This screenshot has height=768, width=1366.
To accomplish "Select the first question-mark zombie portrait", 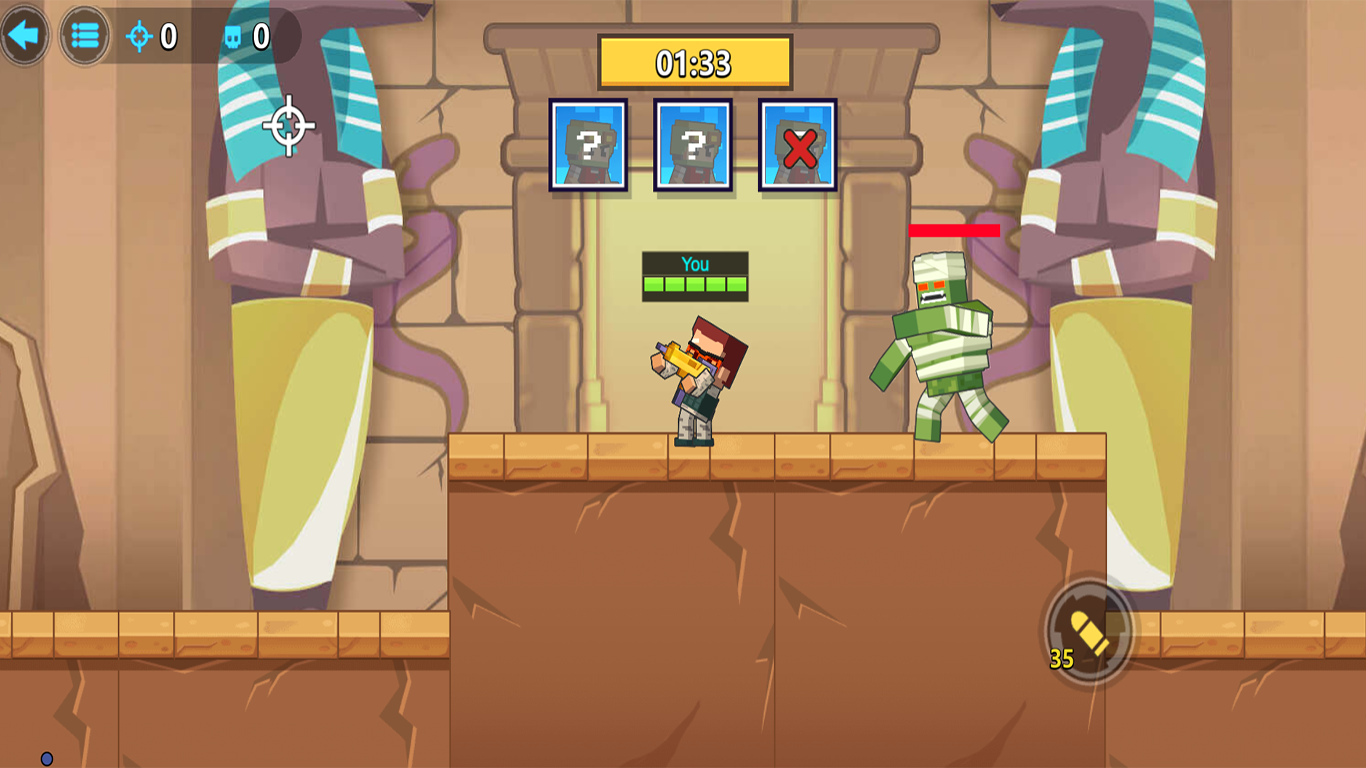I will point(588,143).
